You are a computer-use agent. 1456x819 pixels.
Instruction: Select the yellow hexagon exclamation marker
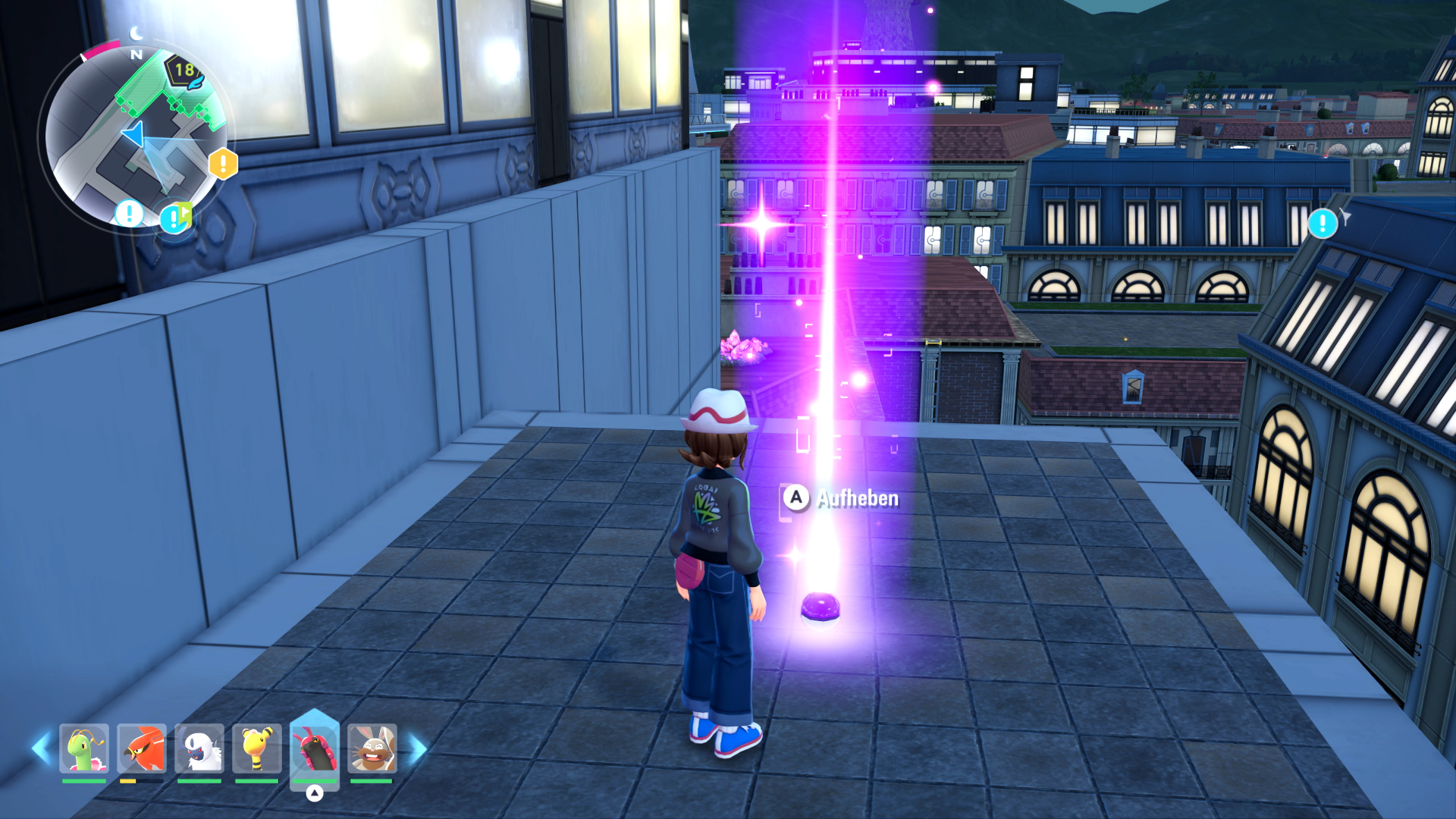point(223,164)
